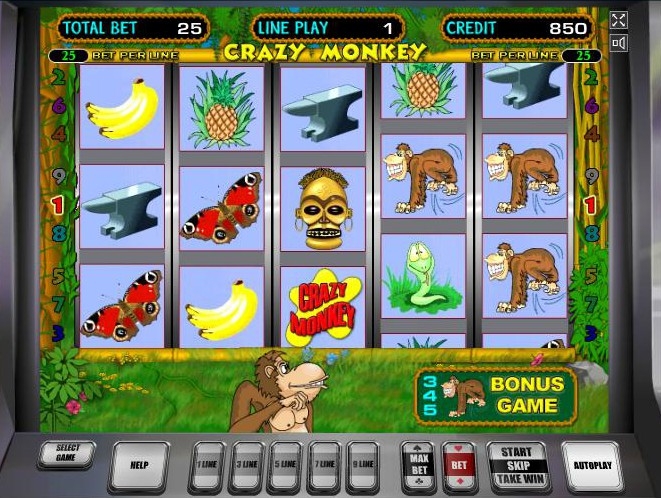Spin with the Start/Skip/Take Win button
The height and width of the screenshot is (498, 661).
coord(517,465)
